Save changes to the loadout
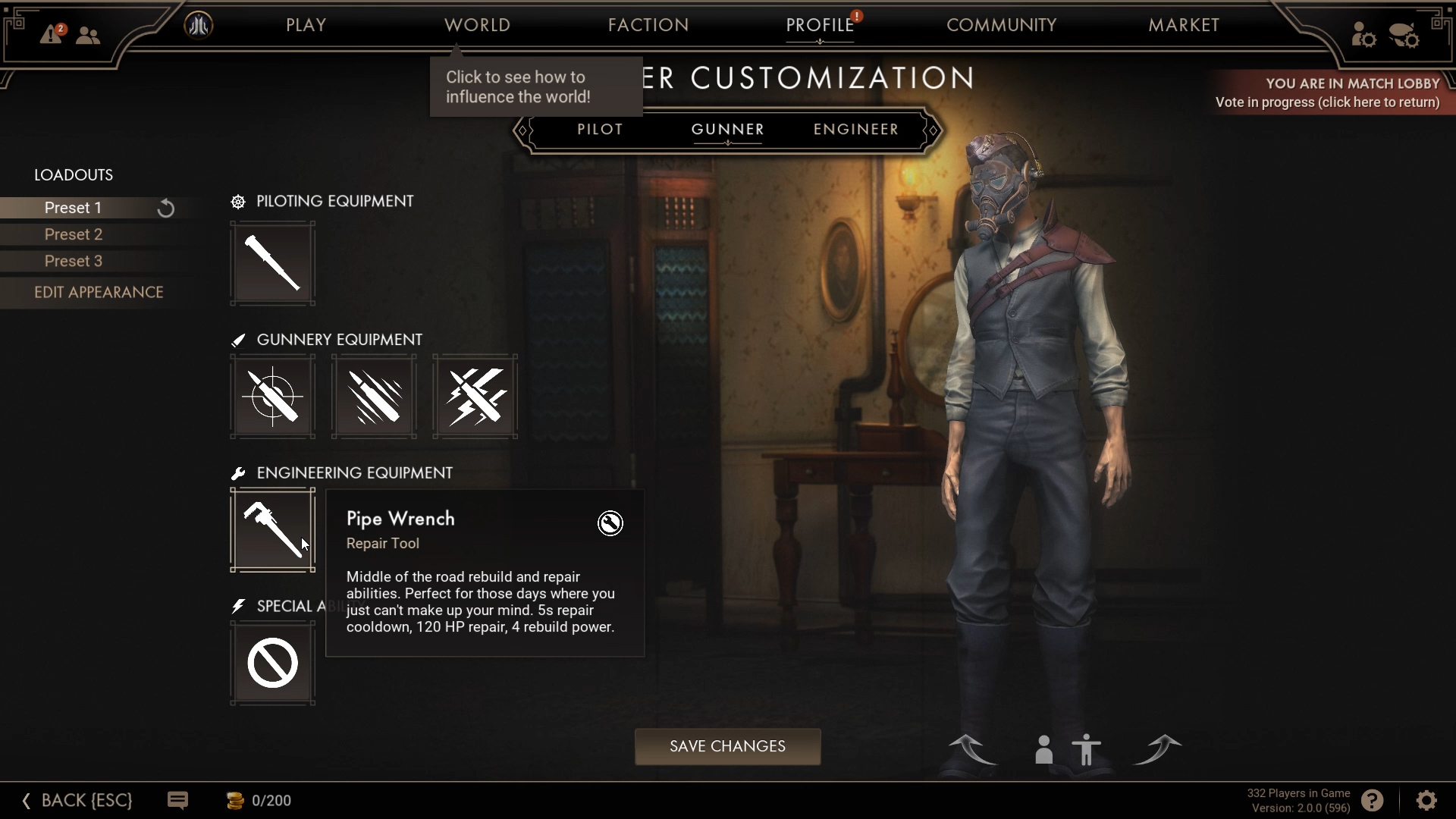 point(727,746)
